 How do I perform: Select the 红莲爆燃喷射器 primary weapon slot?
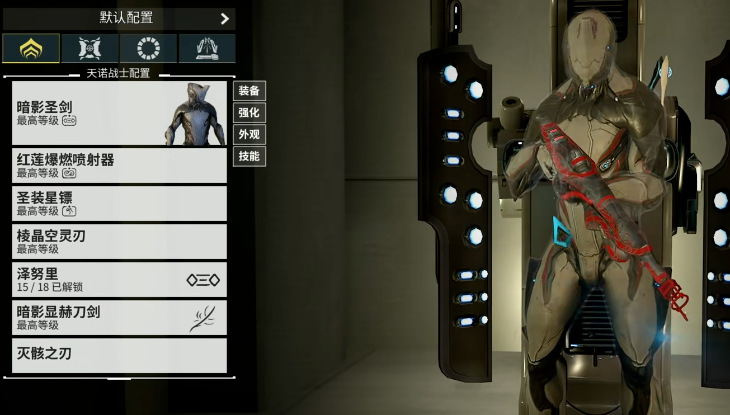tap(119, 165)
